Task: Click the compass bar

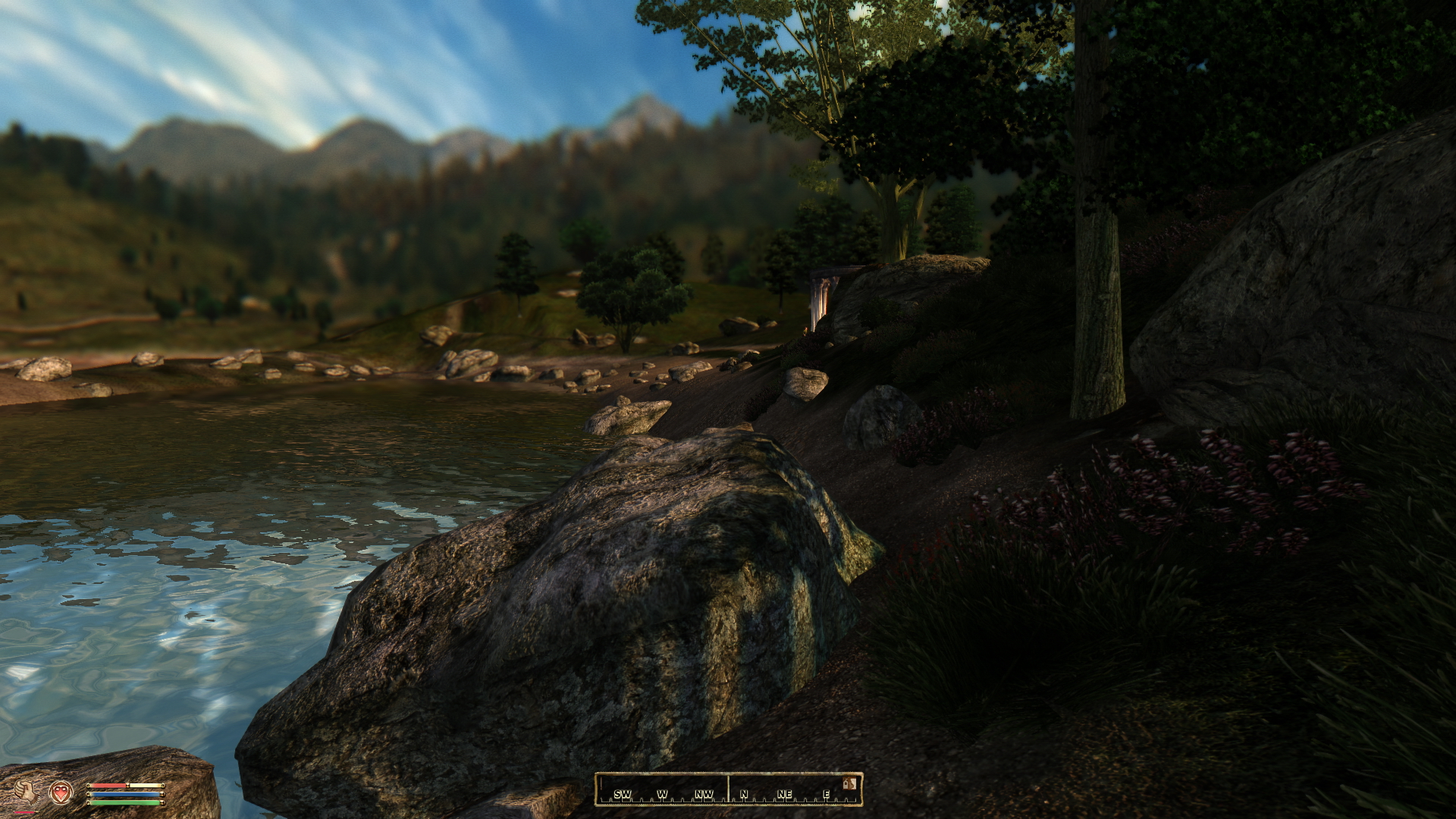Action: click(728, 789)
